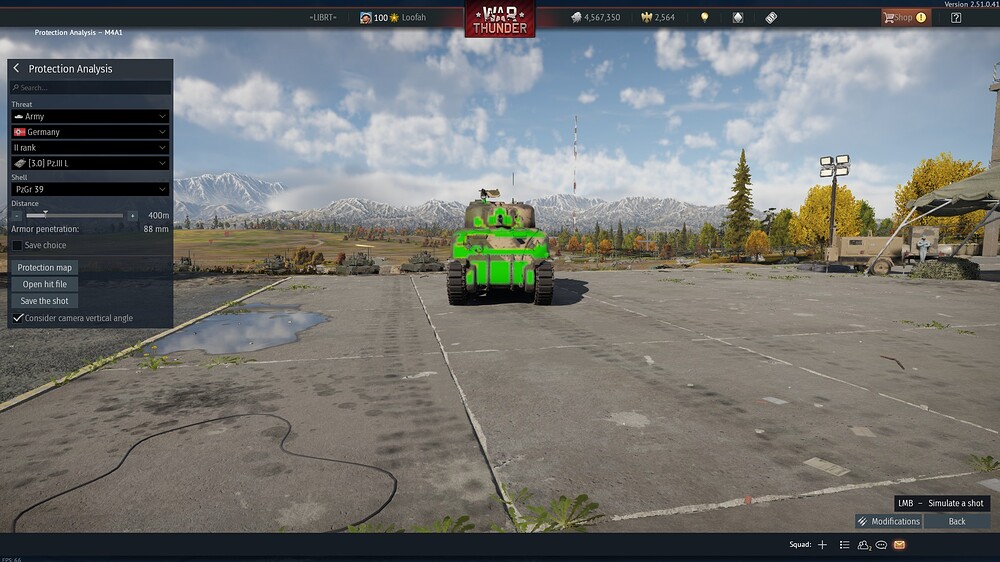Toggle Consider camera vertical angle

[17, 318]
